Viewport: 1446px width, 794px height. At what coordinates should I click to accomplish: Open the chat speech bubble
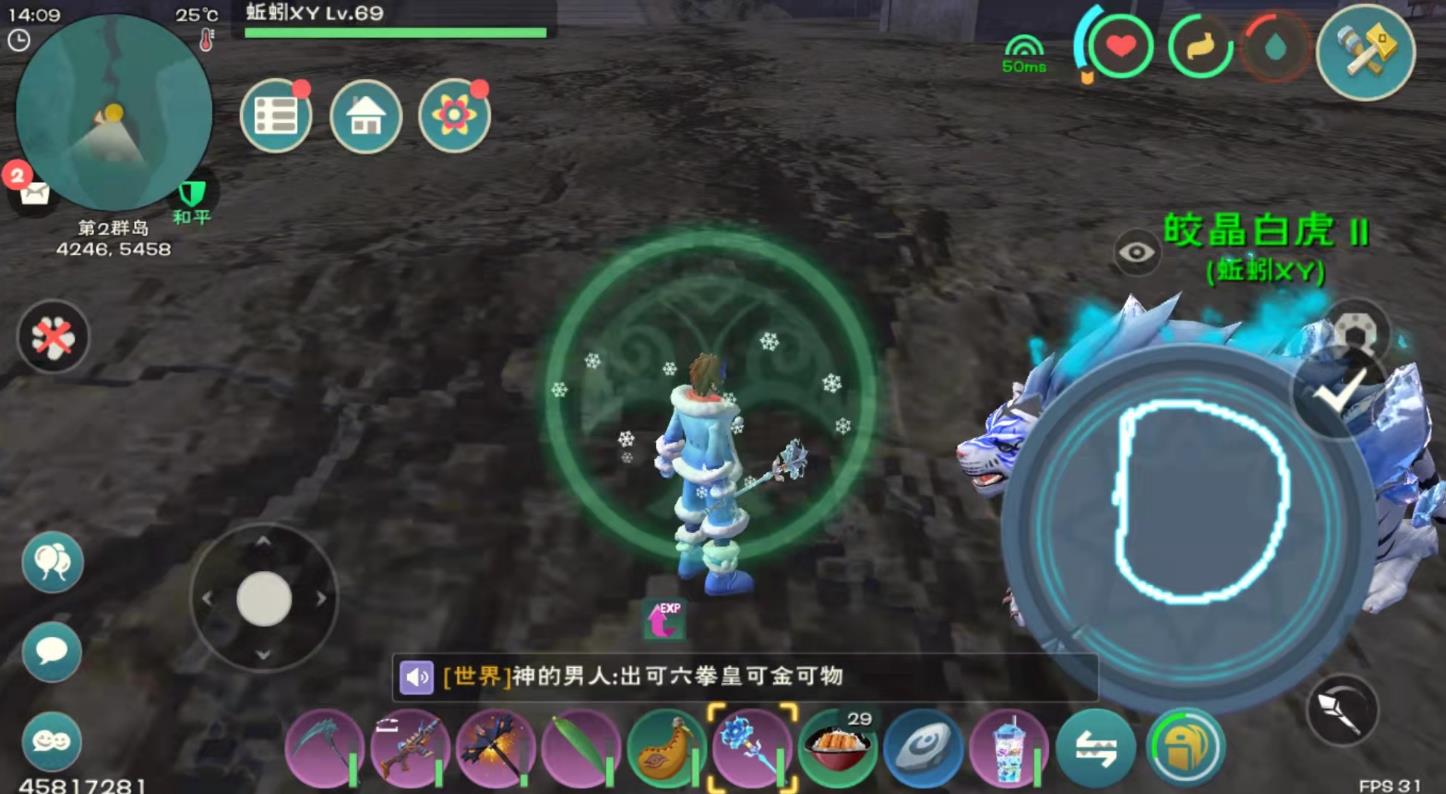52,652
